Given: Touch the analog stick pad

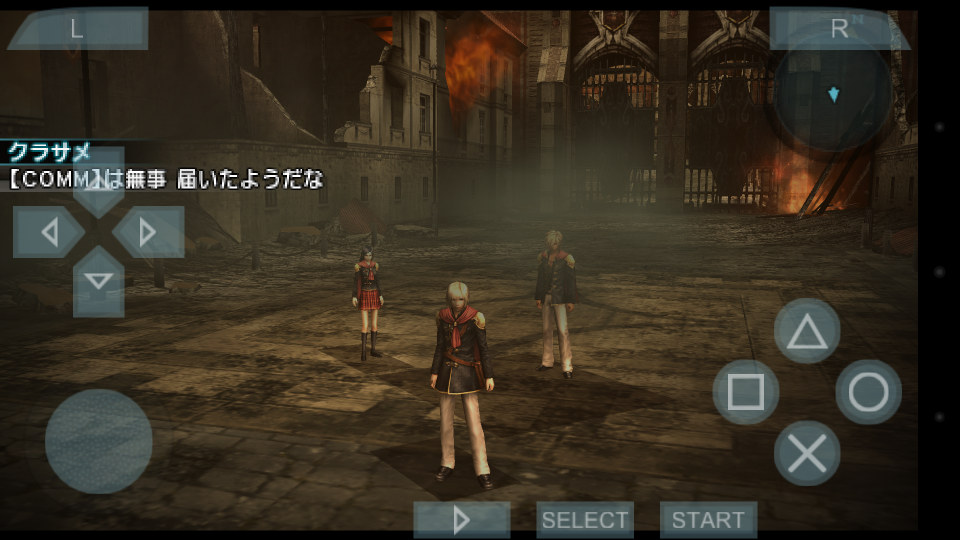Looking at the screenshot, I should (x=98, y=441).
